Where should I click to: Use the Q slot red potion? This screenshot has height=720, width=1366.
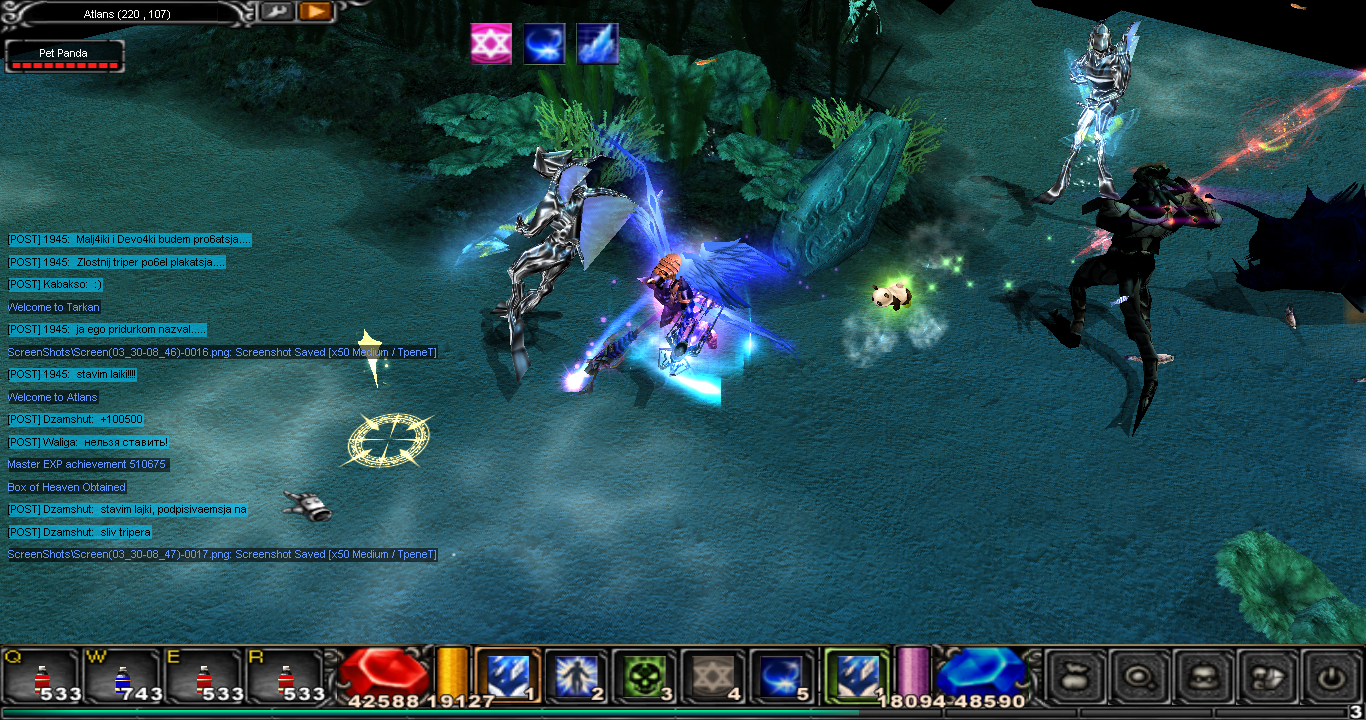coord(41,677)
